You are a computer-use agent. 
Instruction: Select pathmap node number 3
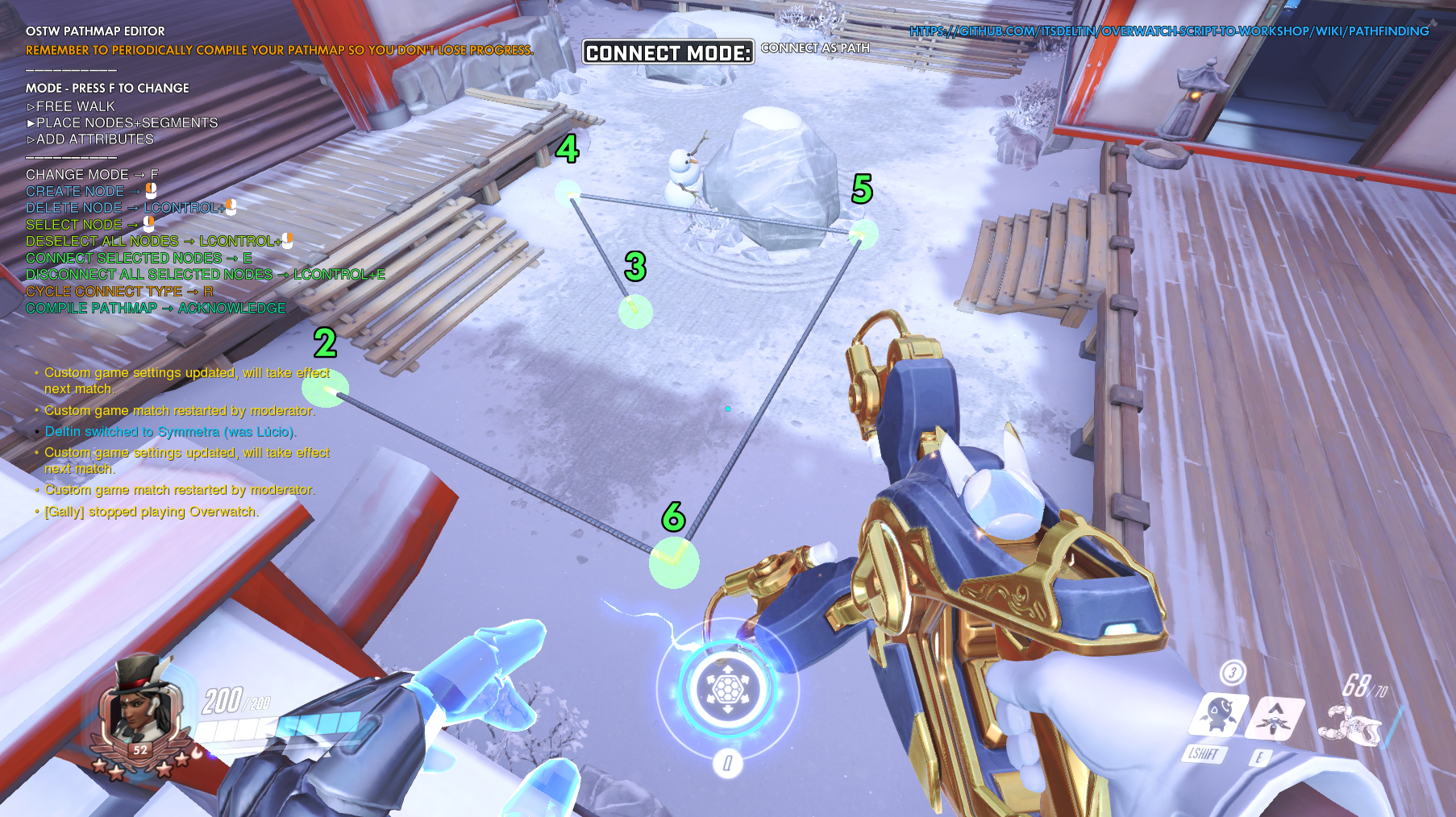[x=635, y=311]
